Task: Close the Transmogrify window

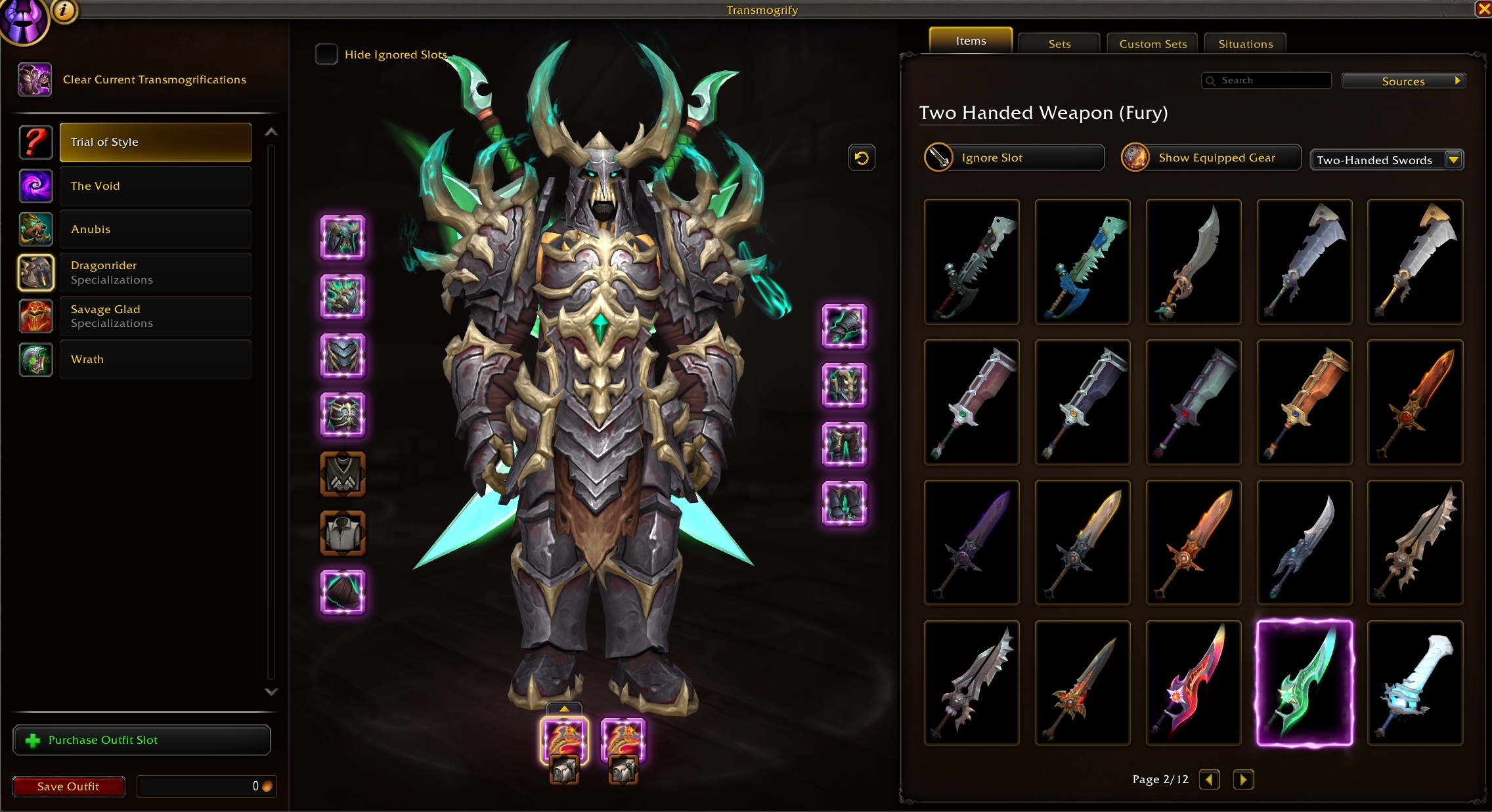Action: pos(1483,9)
